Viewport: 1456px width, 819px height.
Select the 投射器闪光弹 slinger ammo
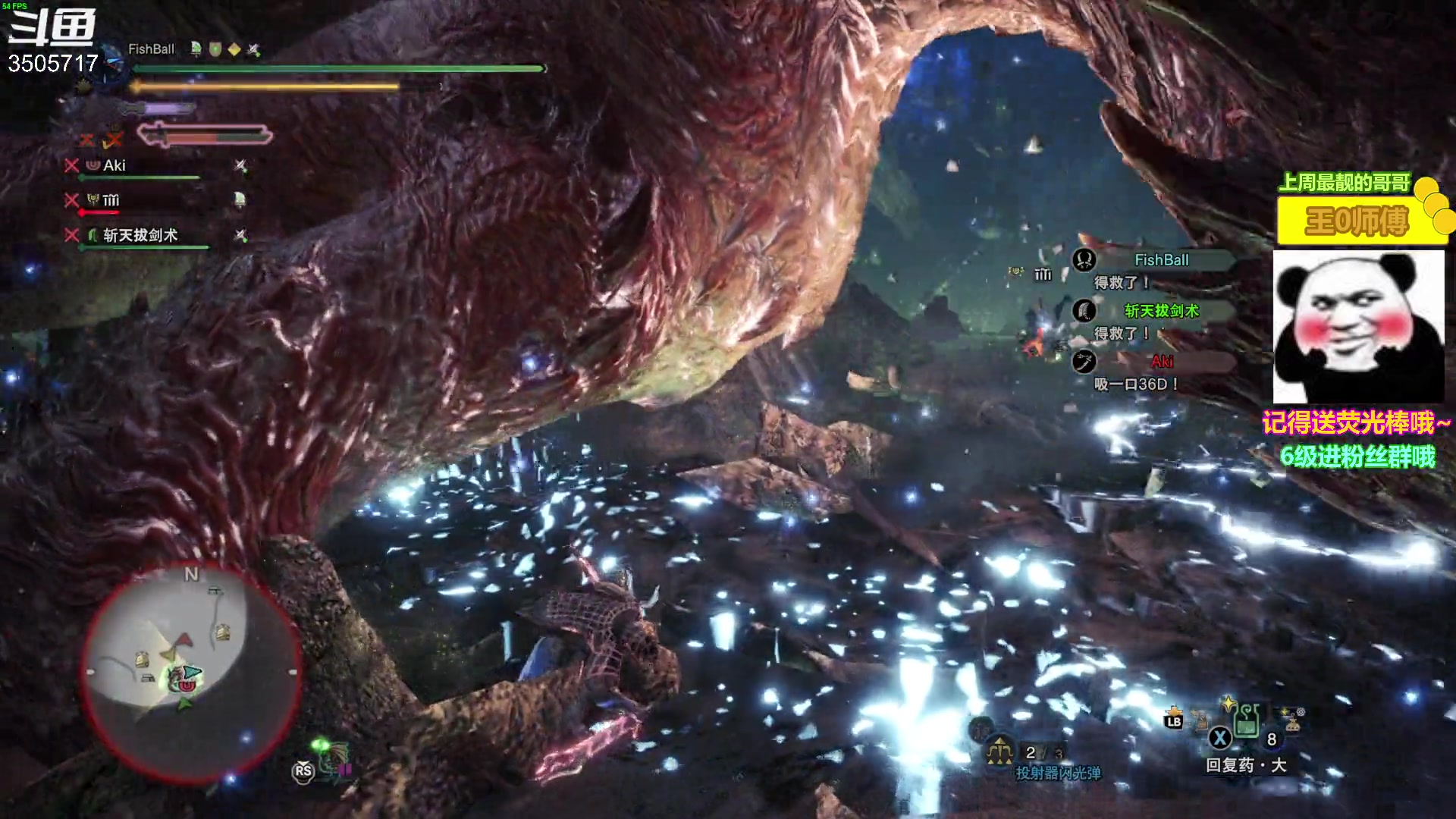1057,772
